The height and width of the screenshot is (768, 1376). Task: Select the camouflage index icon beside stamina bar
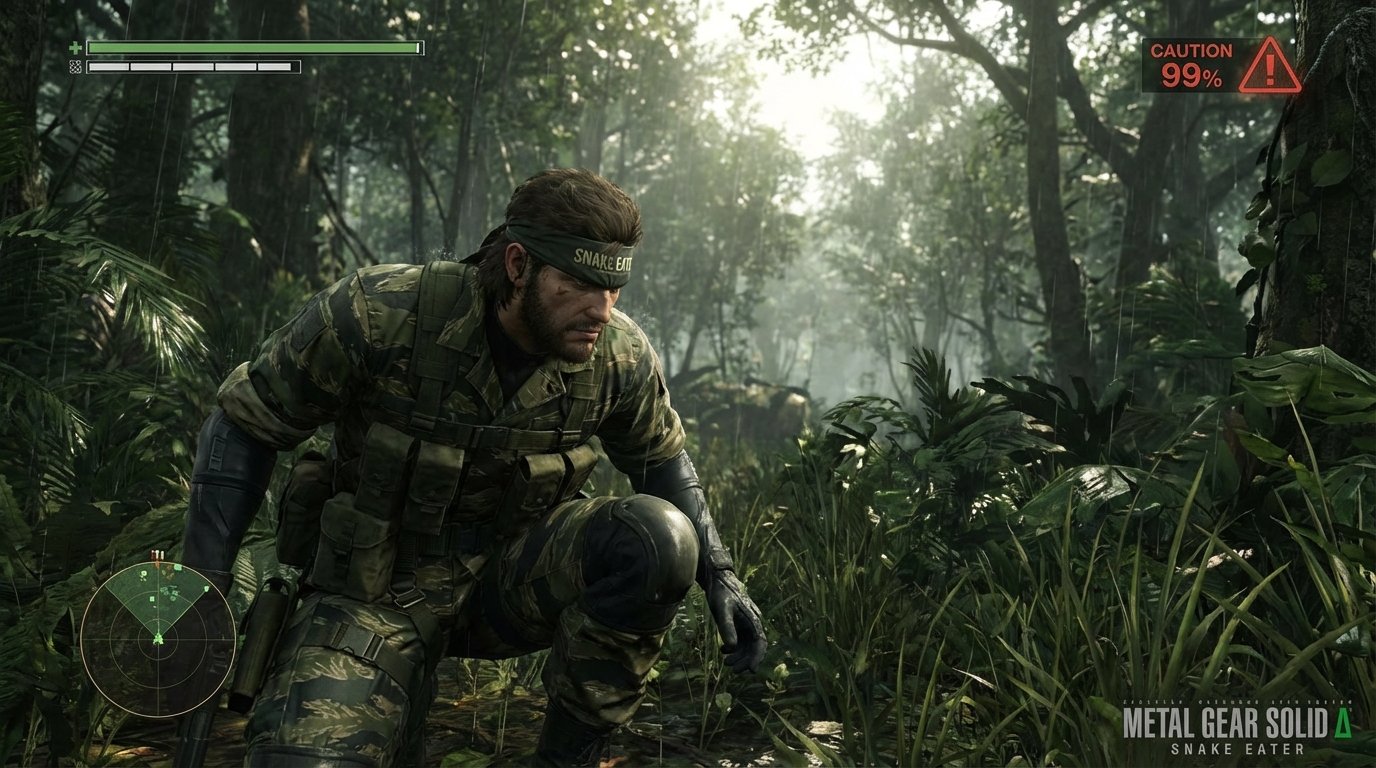point(75,67)
